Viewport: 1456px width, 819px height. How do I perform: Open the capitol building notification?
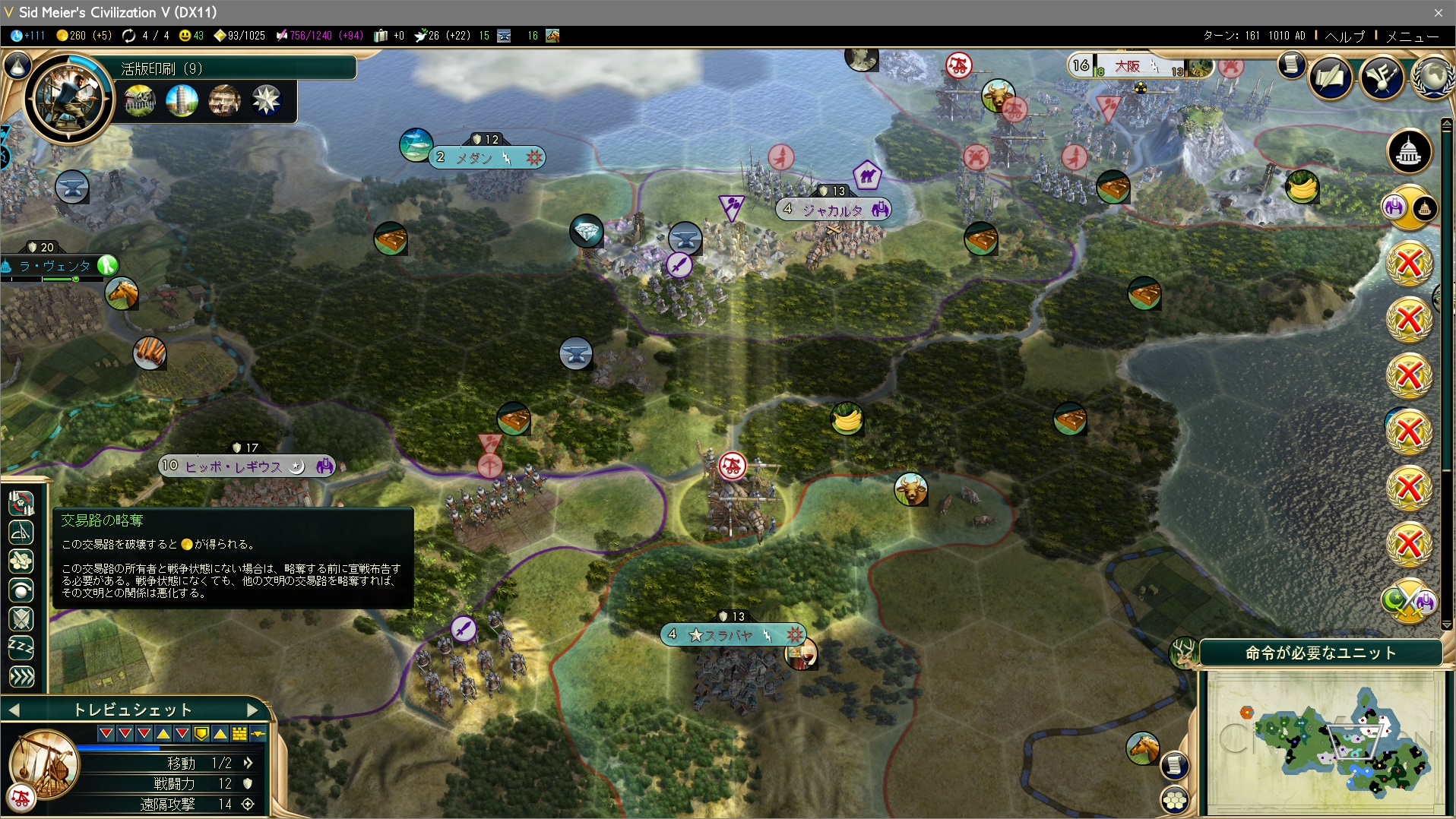point(1409,151)
